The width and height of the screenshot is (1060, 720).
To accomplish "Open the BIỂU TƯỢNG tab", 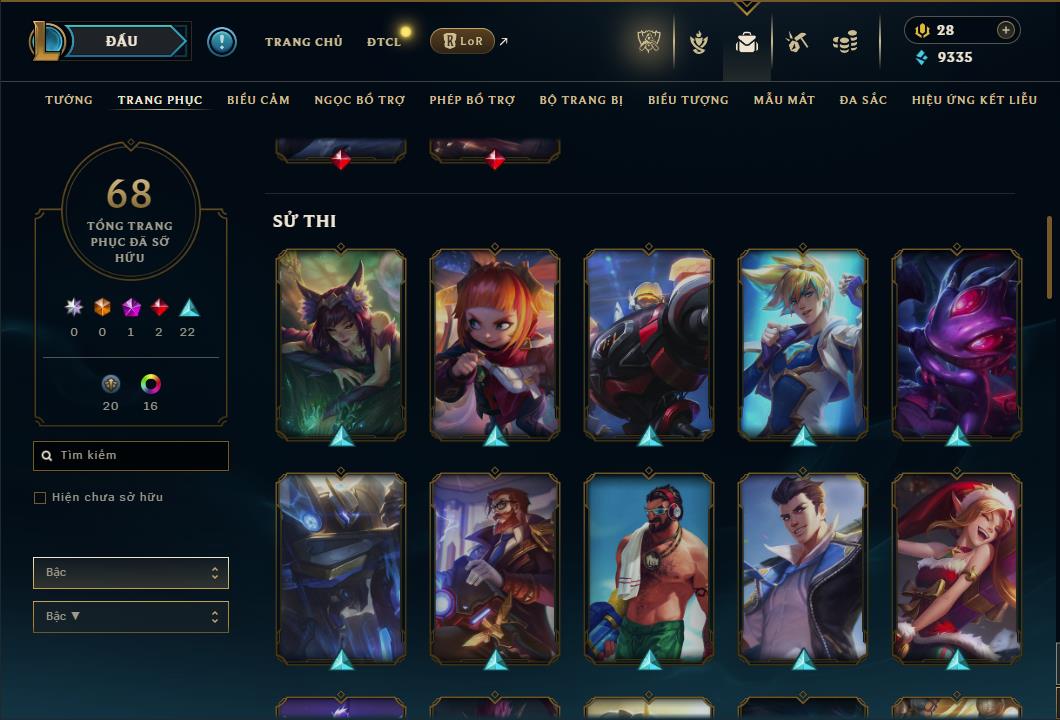I will pyautogui.click(x=688, y=100).
